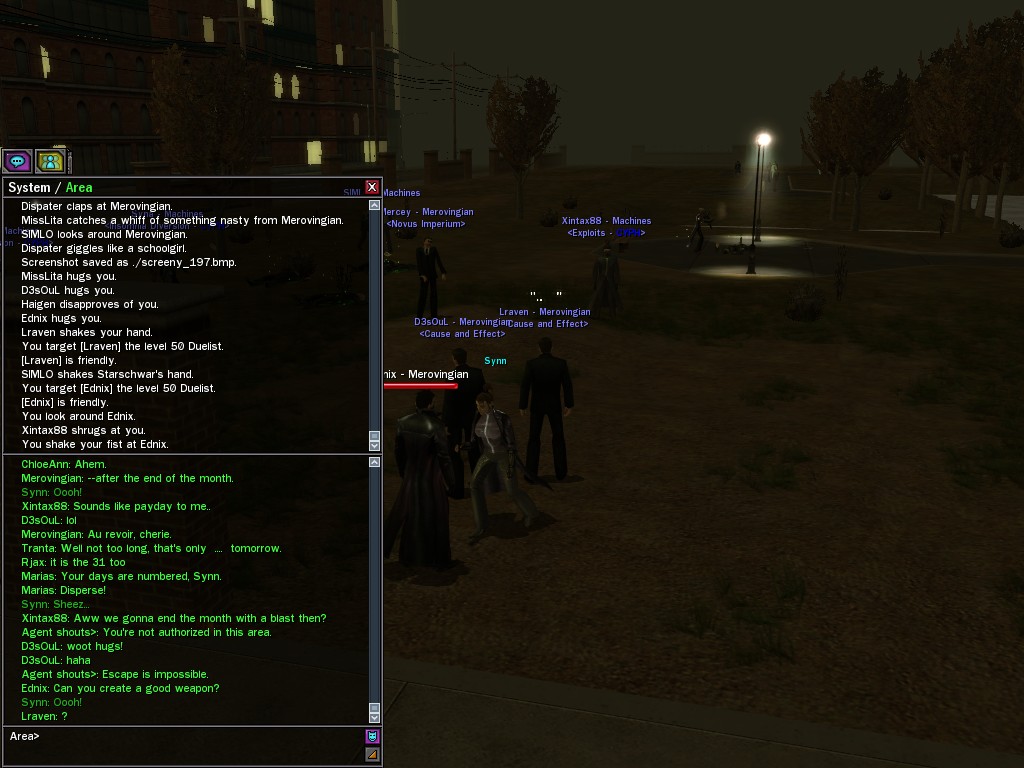Close the System / Area chat window
Screen dimensions: 1024x768
pos(372,187)
